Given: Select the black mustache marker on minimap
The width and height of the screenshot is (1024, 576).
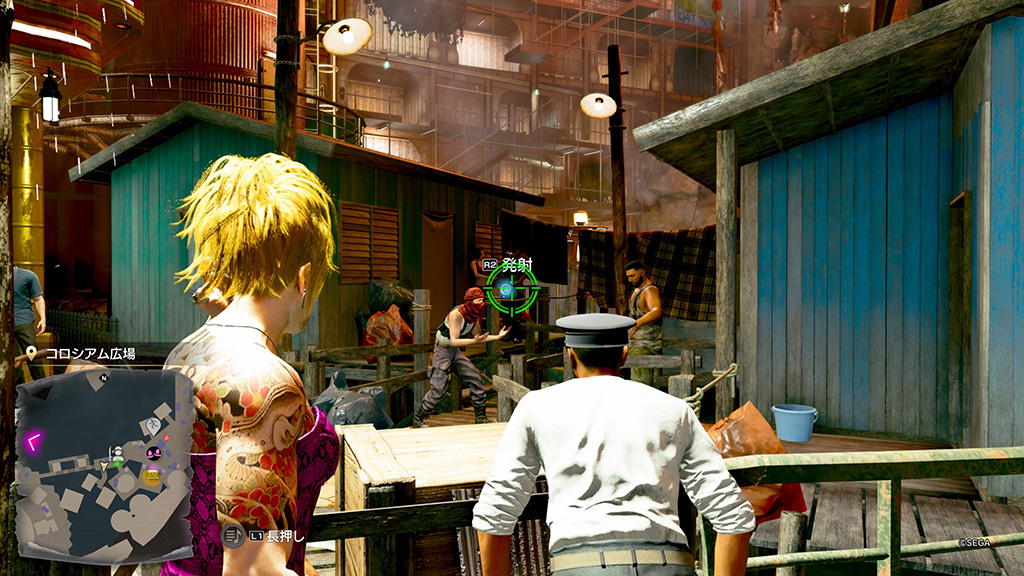Looking at the screenshot, I should point(155,454).
